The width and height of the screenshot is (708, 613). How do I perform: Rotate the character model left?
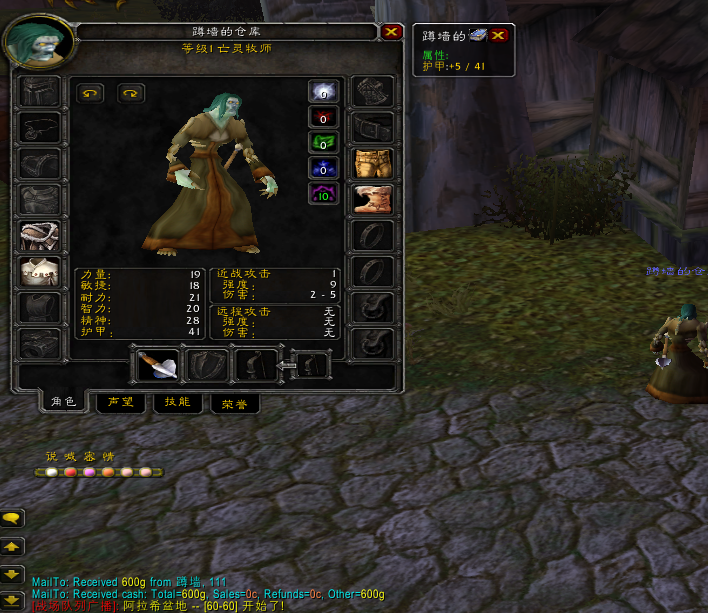click(90, 93)
